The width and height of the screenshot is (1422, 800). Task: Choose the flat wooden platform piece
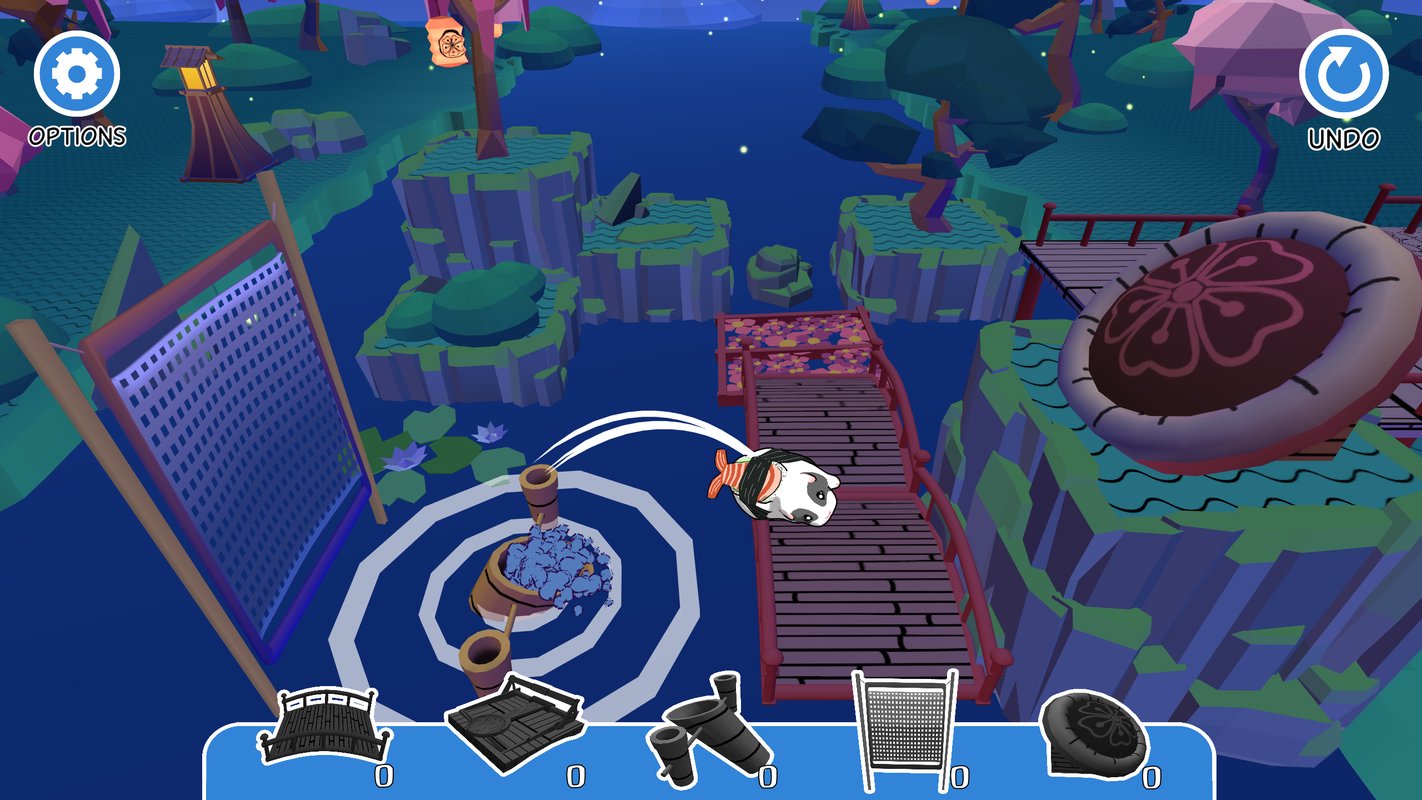[x=514, y=722]
